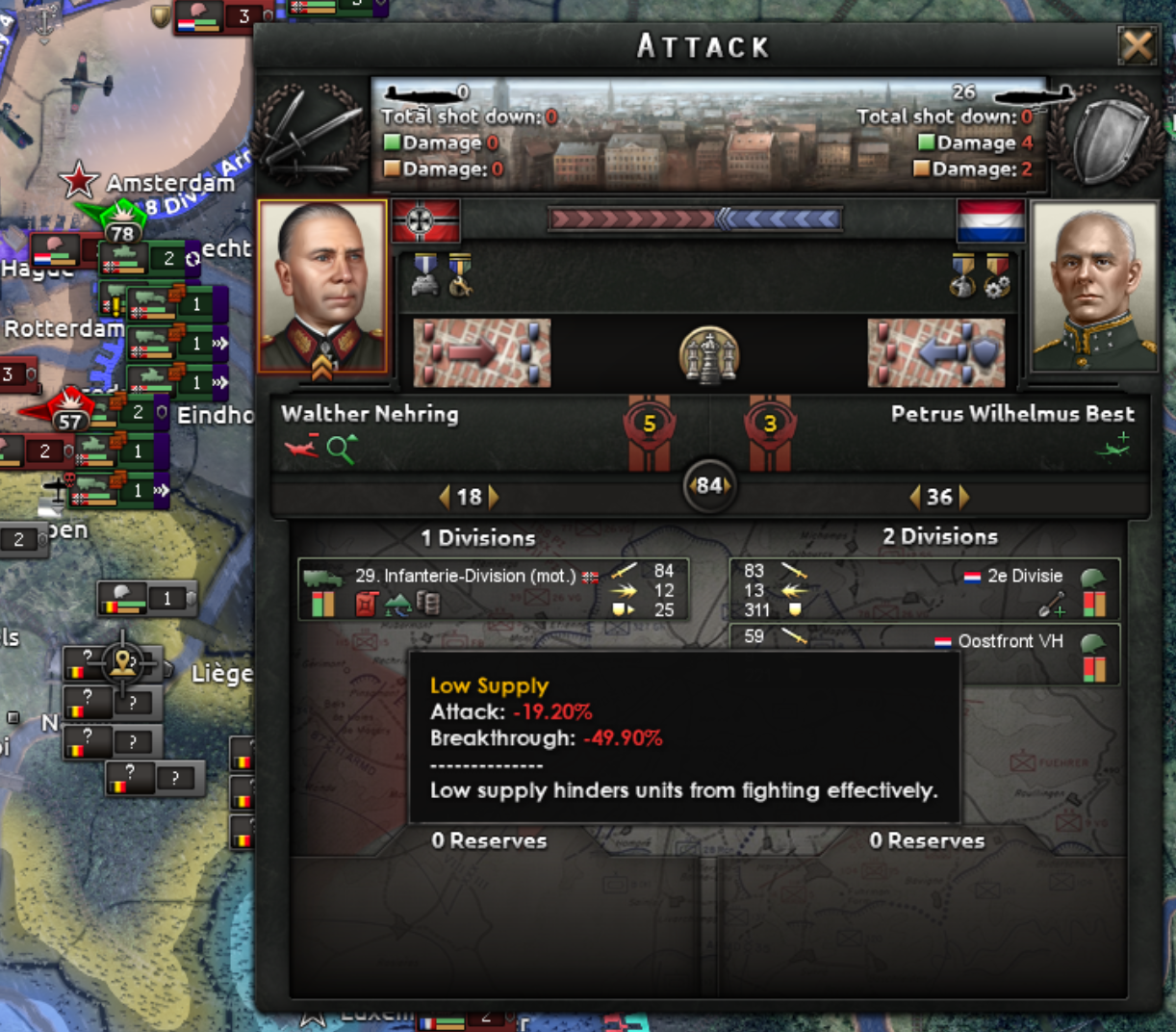Click the German Reich flag

click(x=425, y=221)
